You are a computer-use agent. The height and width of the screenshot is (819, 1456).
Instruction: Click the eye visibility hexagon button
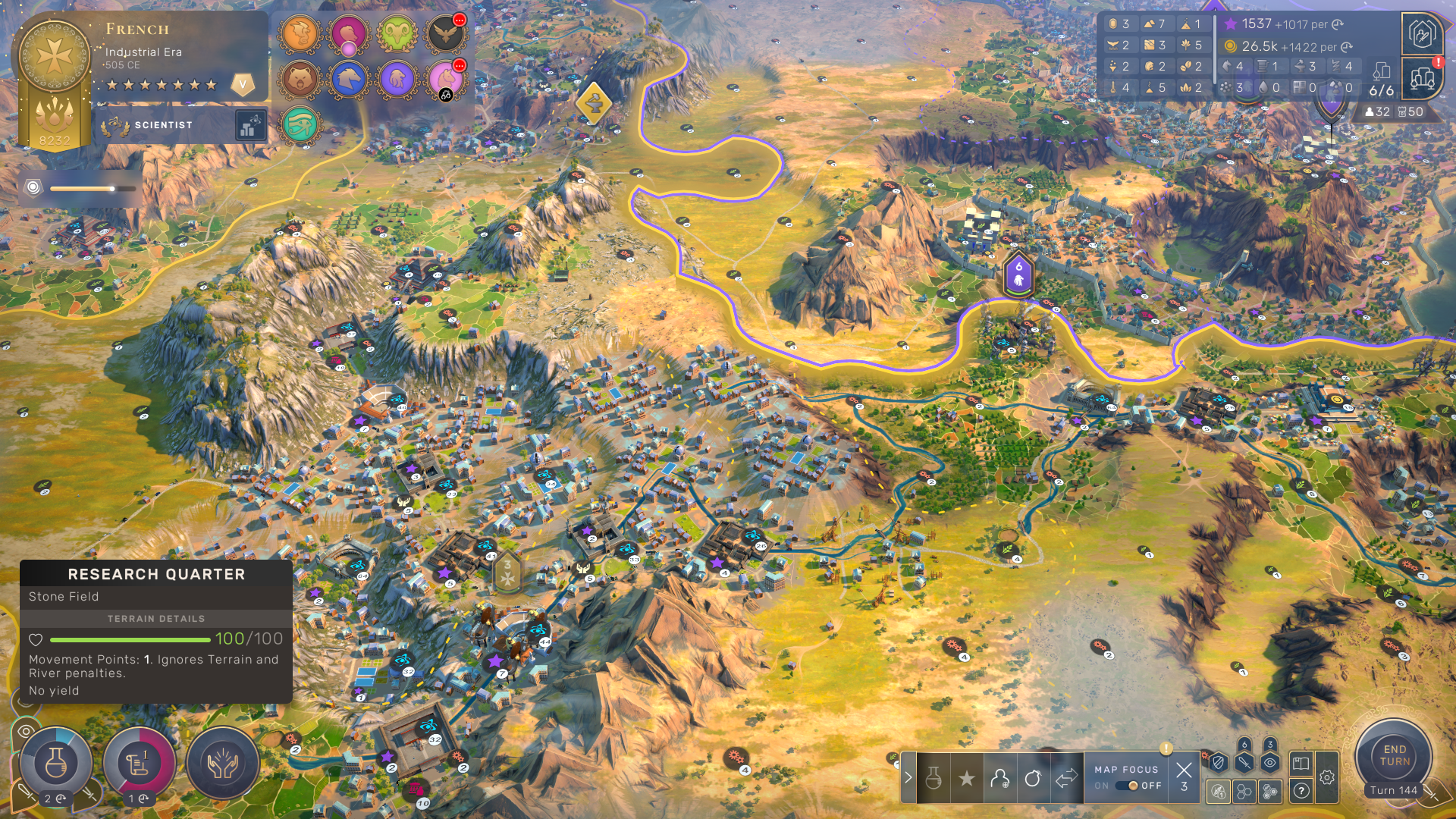click(x=1270, y=763)
